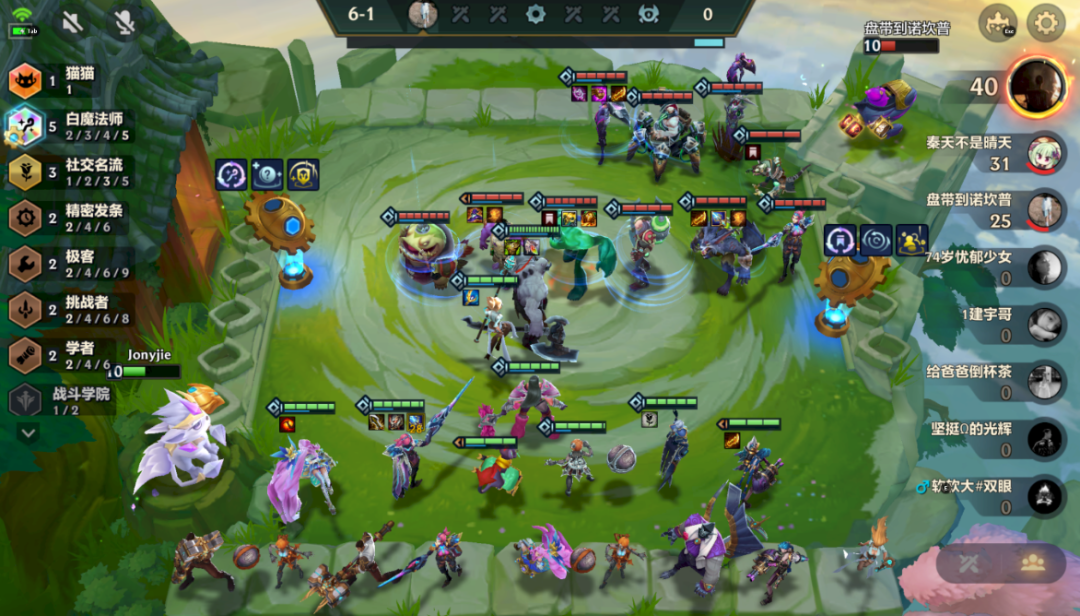Screen dimensions: 1080x616
Task: Open the crossed swords battle tab
Action: (968, 563)
